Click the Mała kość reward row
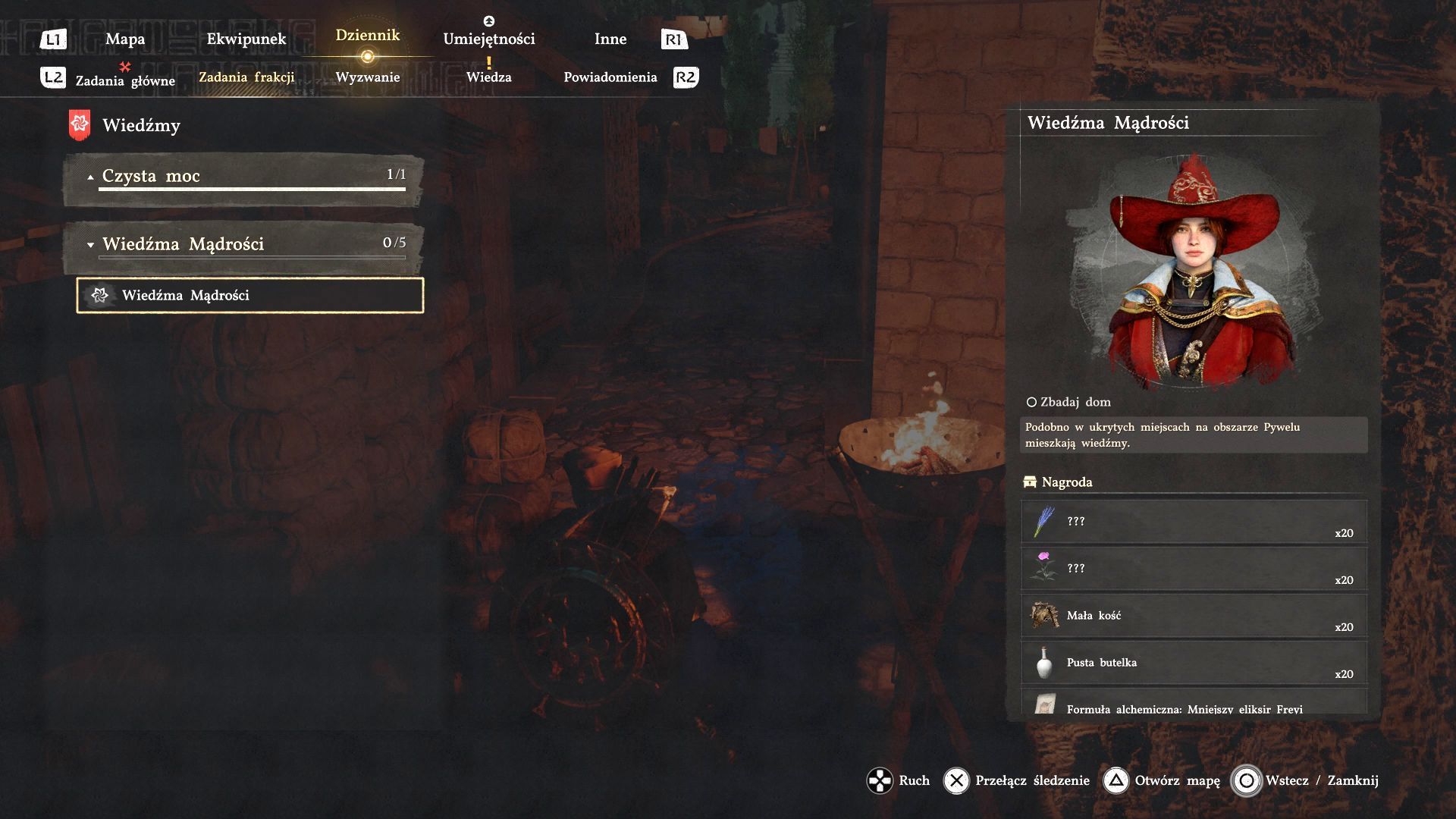 coord(1194,616)
